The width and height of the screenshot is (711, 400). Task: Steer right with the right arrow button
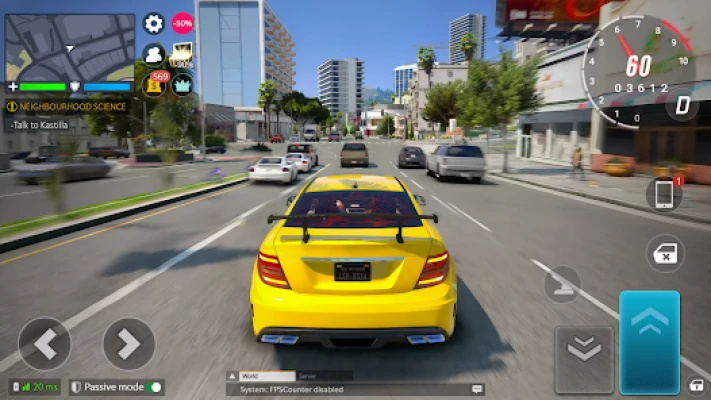(x=129, y=344)
